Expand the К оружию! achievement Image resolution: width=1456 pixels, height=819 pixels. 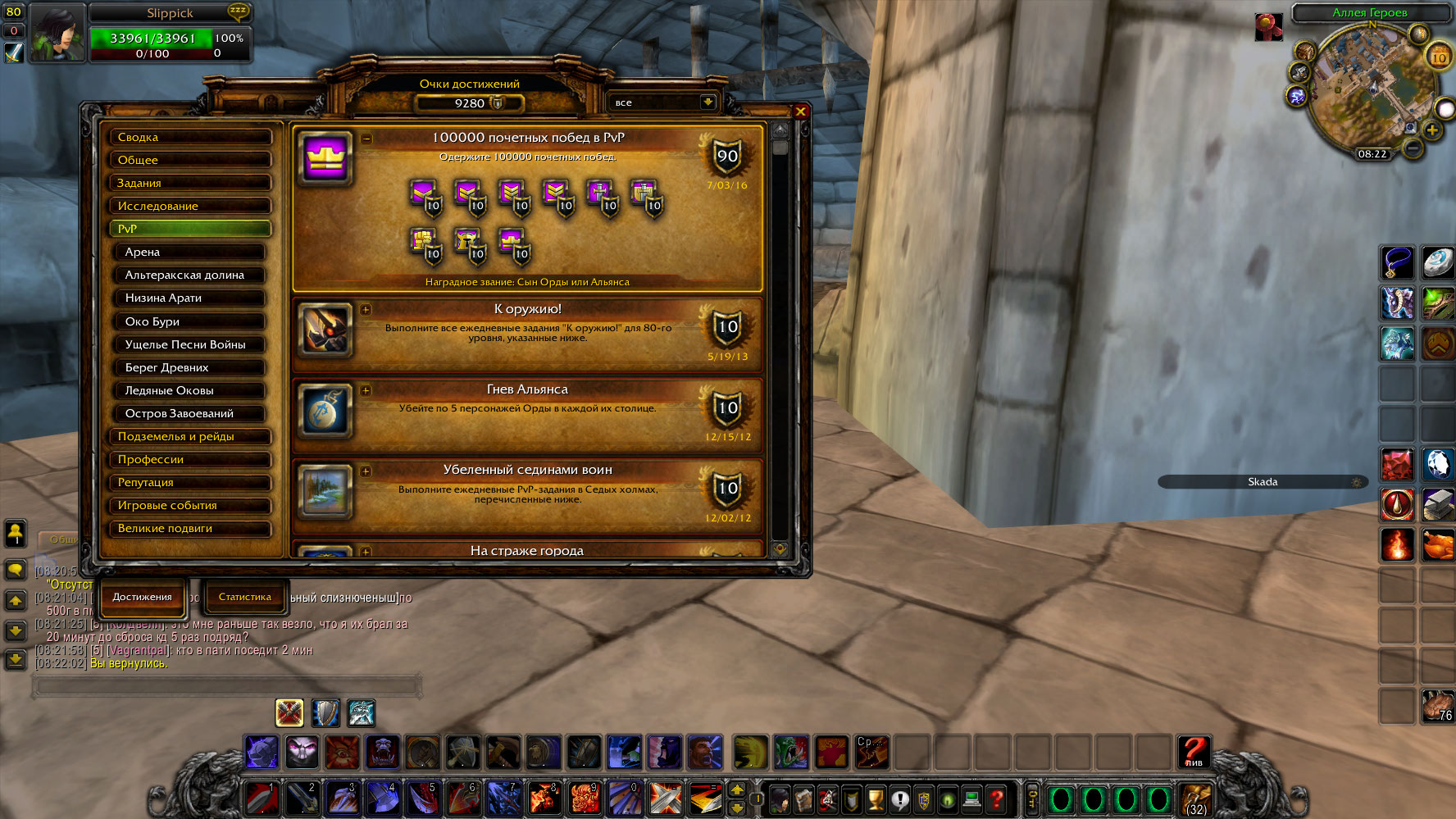[366, 310]
